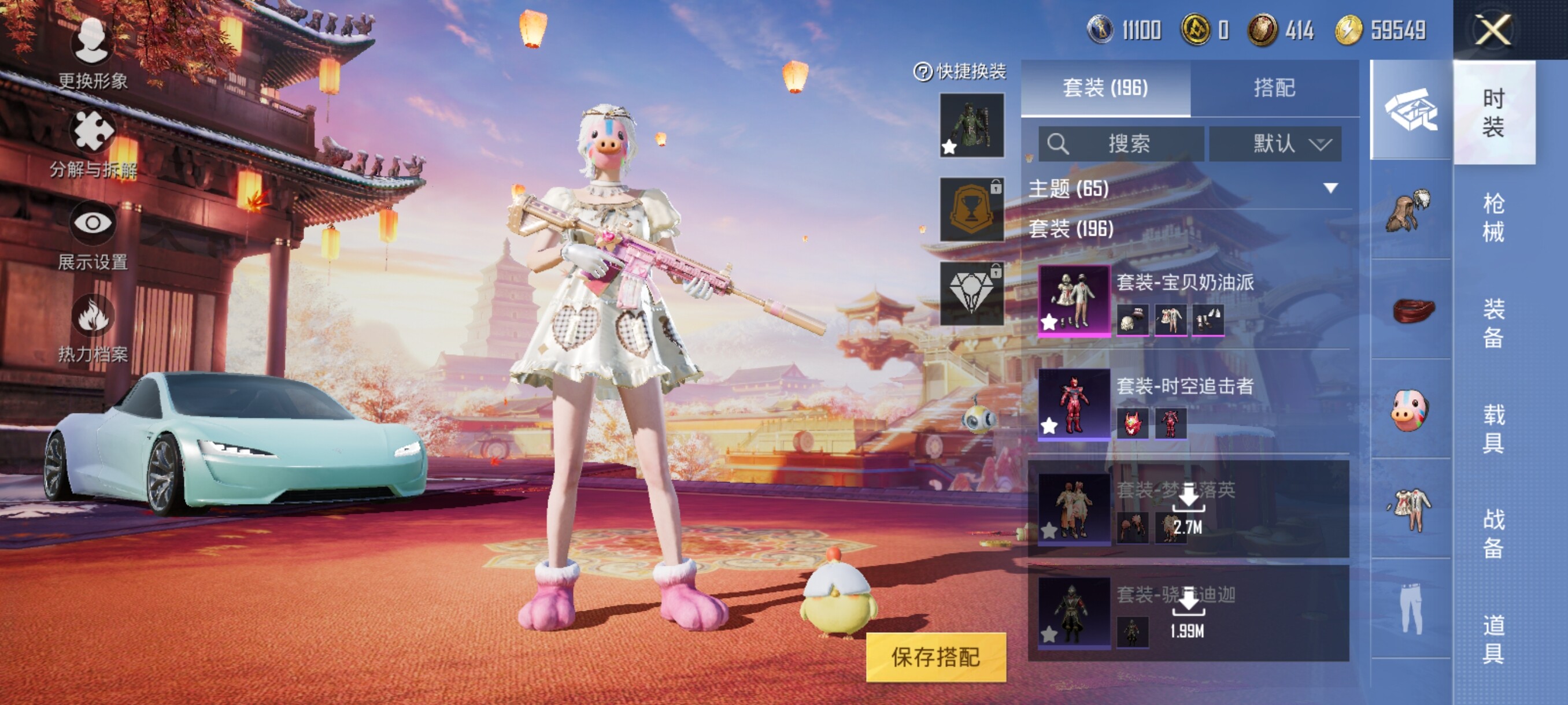Choose the first quick outfit preset
The image size is (1568, 705).
[971, 125]
